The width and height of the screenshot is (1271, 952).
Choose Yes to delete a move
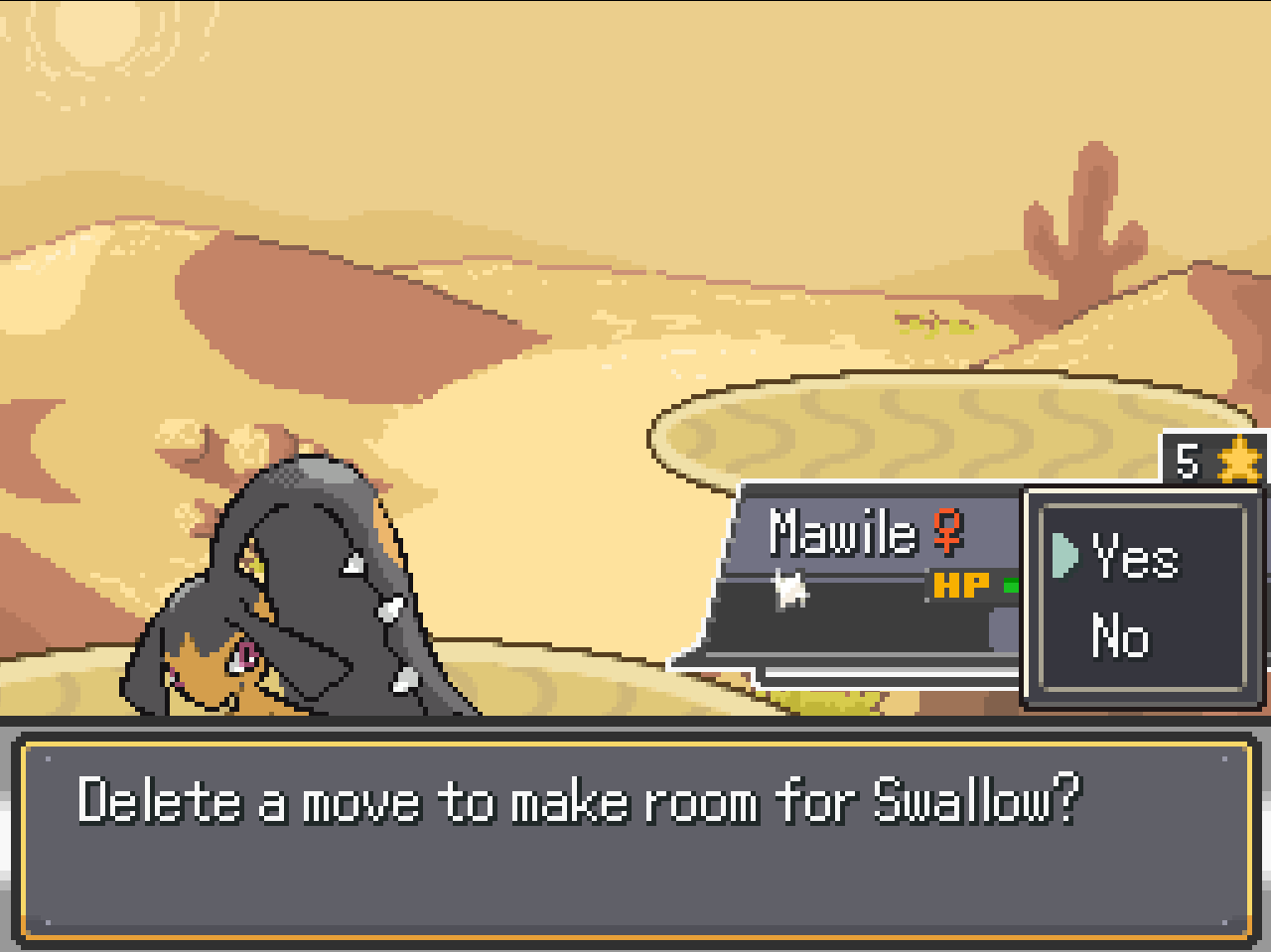(x=1135, y=557)
